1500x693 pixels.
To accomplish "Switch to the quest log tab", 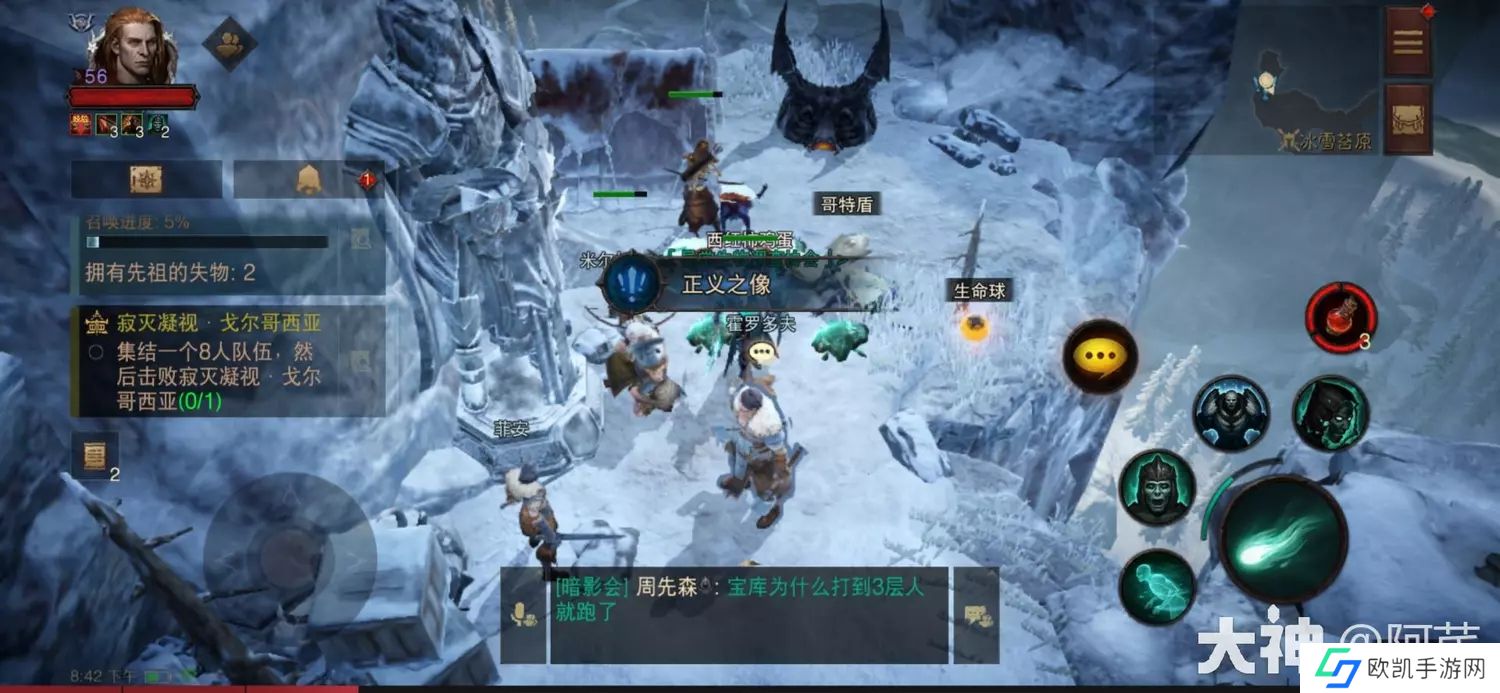I will pyautogui.click(x=146, y=180).
